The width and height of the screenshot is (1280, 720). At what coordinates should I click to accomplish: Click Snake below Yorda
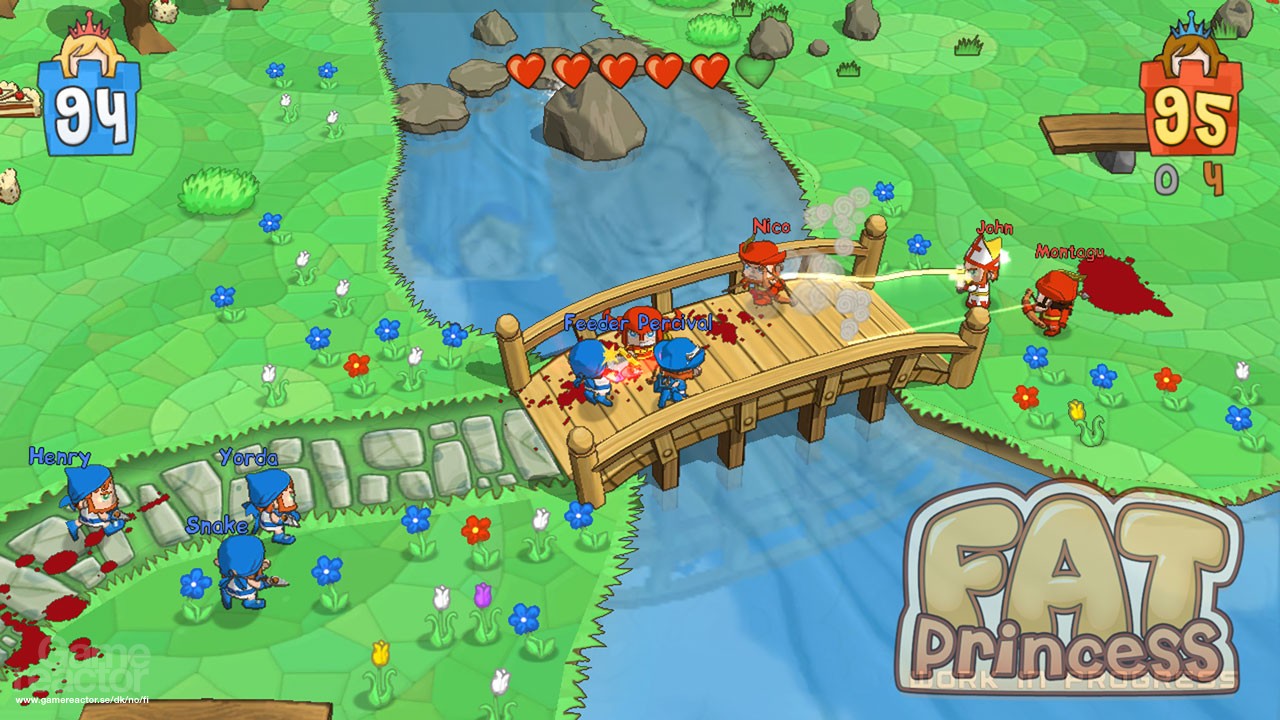tap(240, 570)
